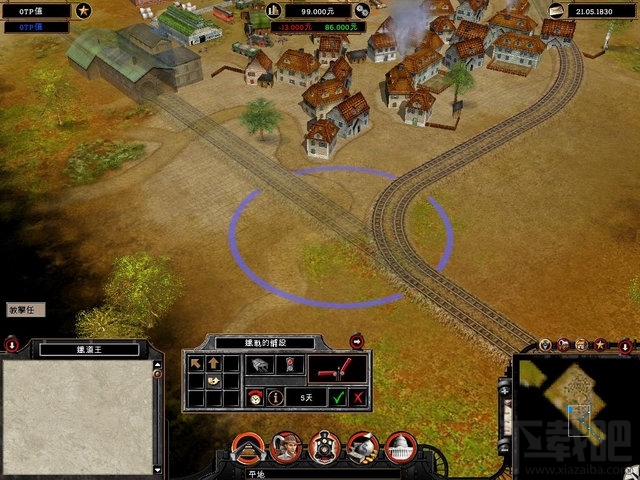Open the character portrait with hat menu
The height and width of the screenshot is (480, 640).
(286, 446)
